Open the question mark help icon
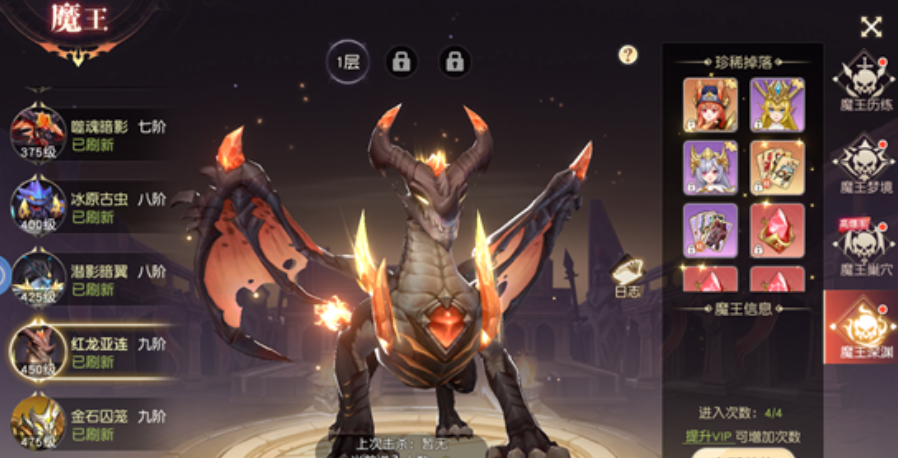Screen dimensions: 898x458 (x=628, y=55)
